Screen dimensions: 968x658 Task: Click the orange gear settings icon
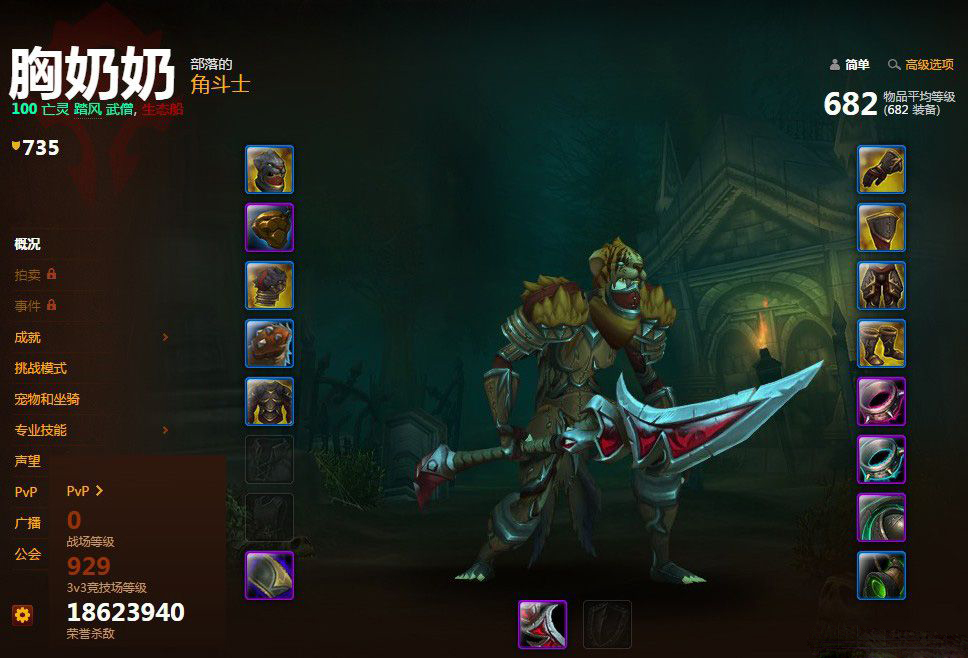(x=22, y=615)
